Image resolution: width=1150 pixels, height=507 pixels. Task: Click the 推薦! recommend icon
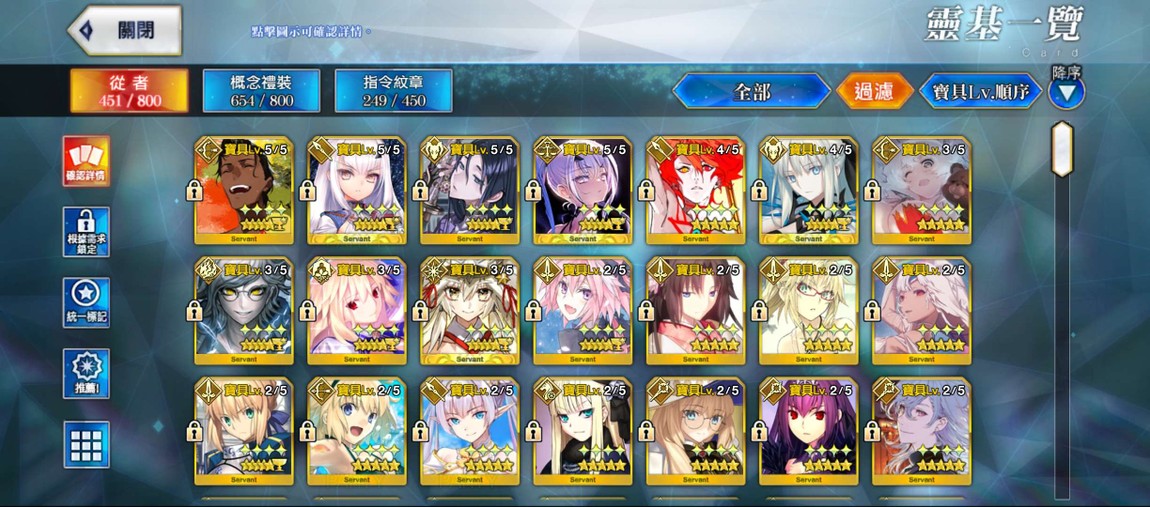86,374
